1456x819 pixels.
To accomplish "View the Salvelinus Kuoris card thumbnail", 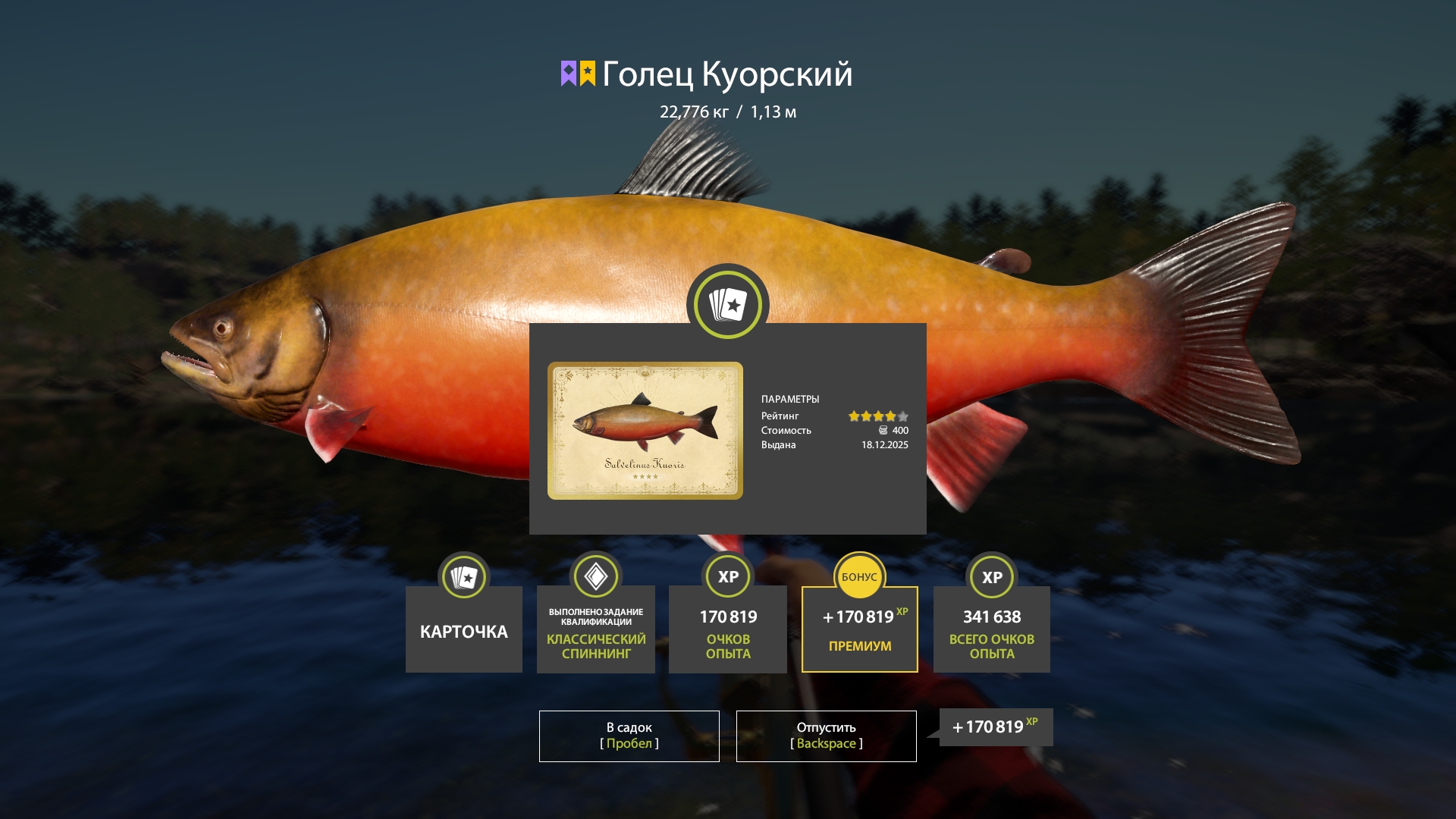I will click(645, 430).
